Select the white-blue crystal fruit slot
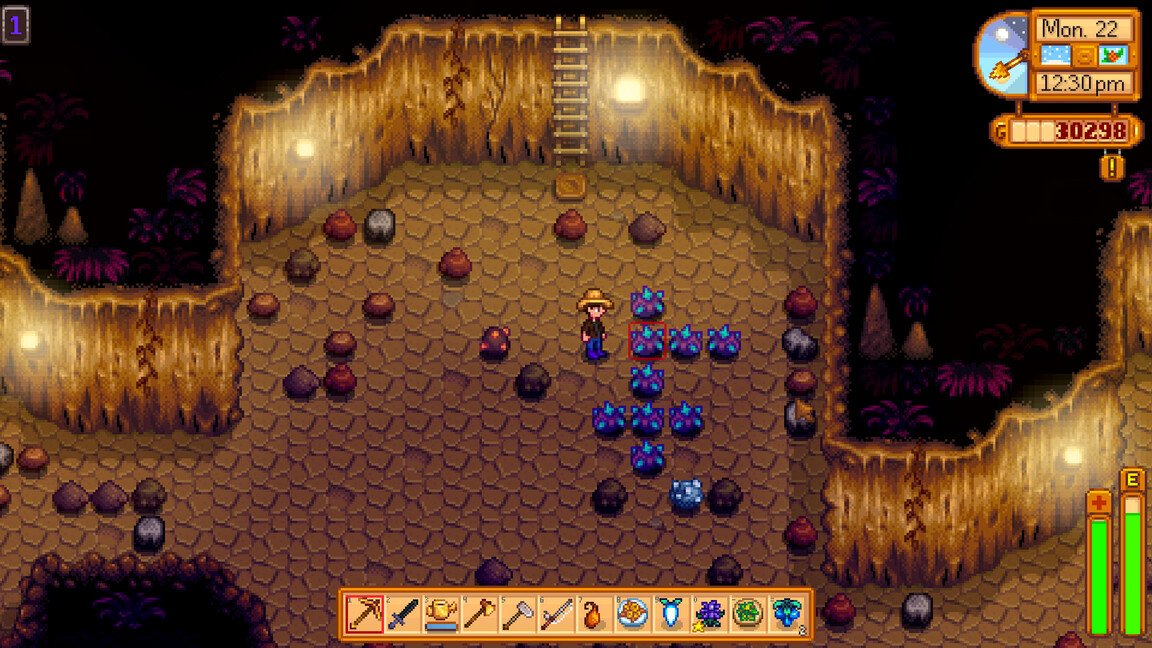The height and width of the screenshot is (648, 1152). (669, 613)
